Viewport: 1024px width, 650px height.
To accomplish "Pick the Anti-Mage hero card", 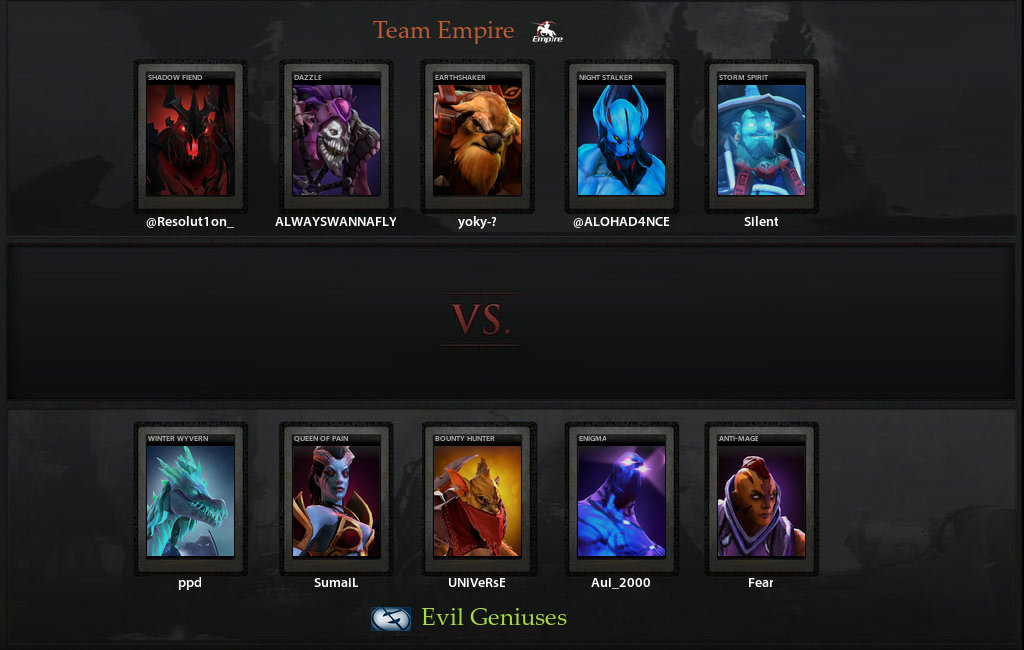I will point(761,499).
